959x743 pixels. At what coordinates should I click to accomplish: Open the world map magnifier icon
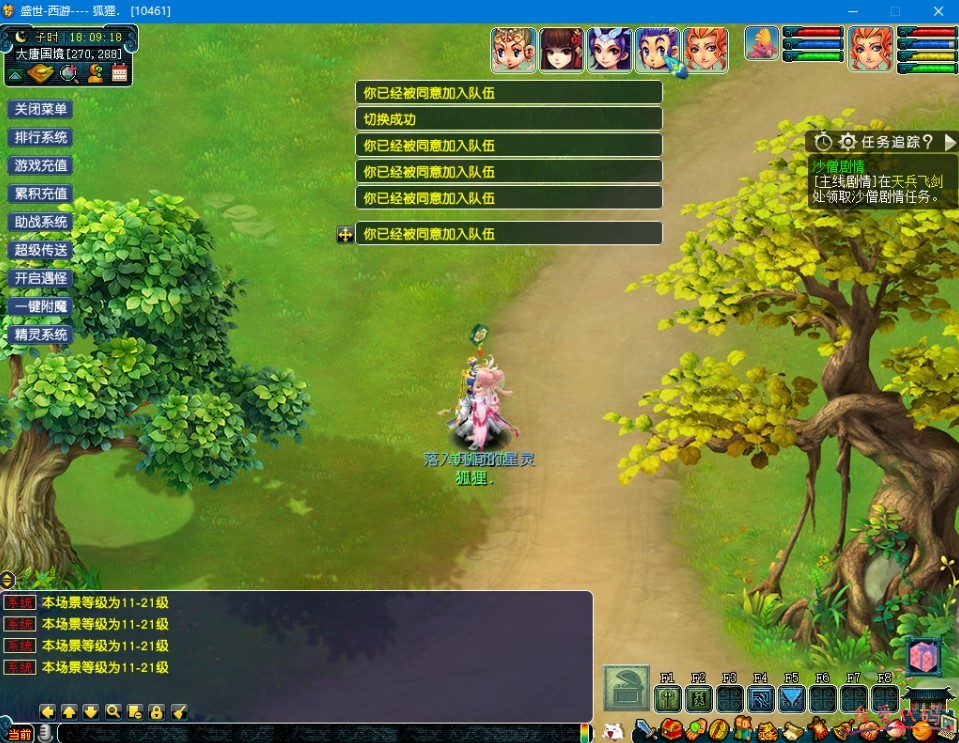click(69, 73)
